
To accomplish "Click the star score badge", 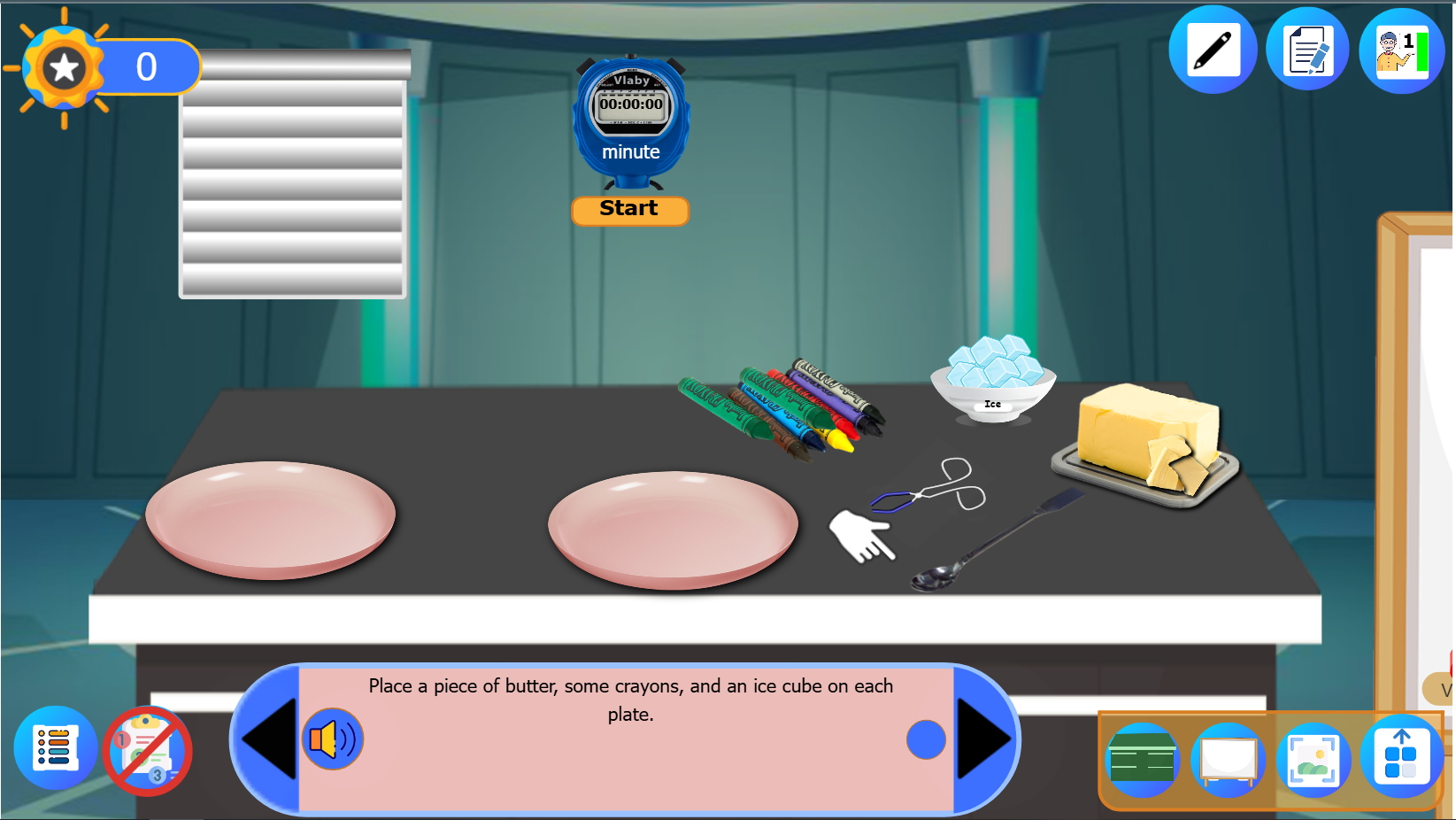I will coord(62,64).
